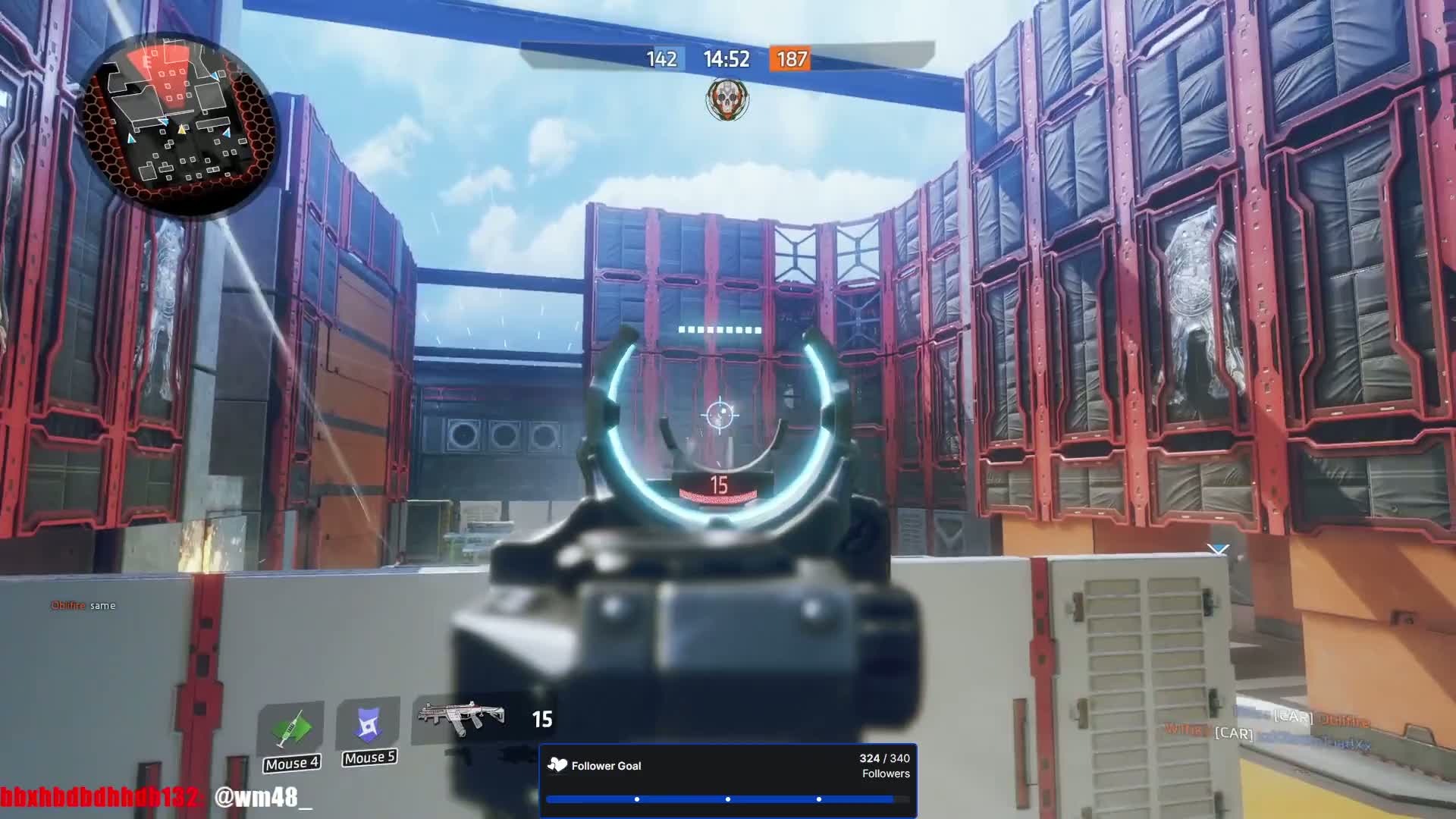Screen dimensions: 1456x819
Task: Click the skull medal icon below the timer
Action: (x=726, y=99)
